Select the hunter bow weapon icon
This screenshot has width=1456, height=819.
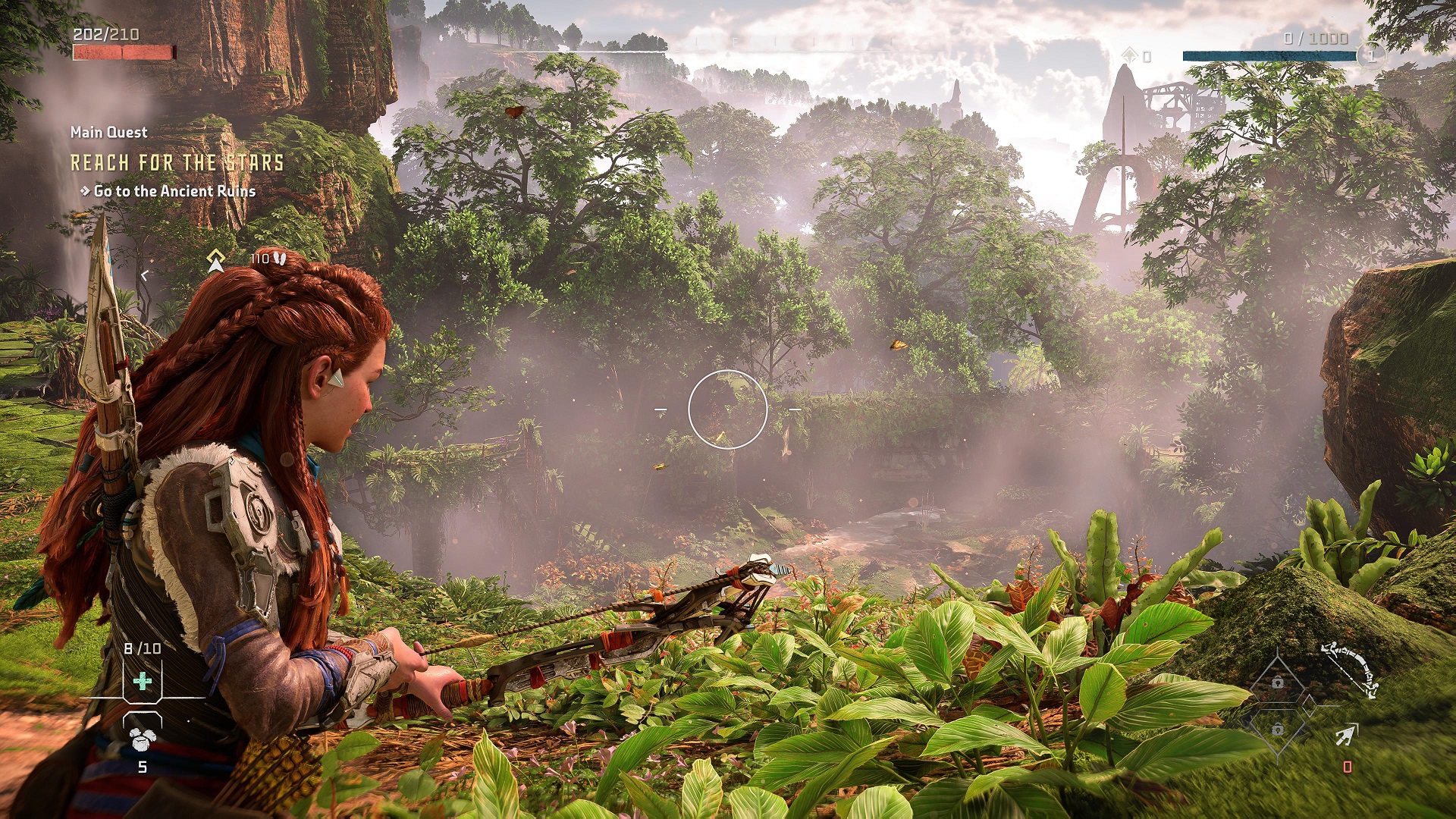1351,669
